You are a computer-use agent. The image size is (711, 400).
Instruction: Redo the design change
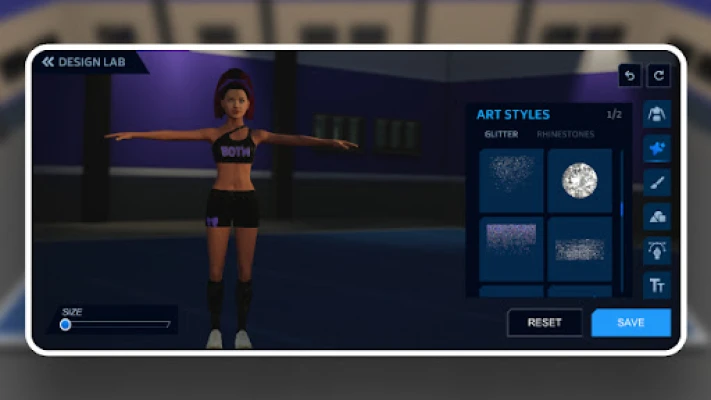tap(659, 75)
